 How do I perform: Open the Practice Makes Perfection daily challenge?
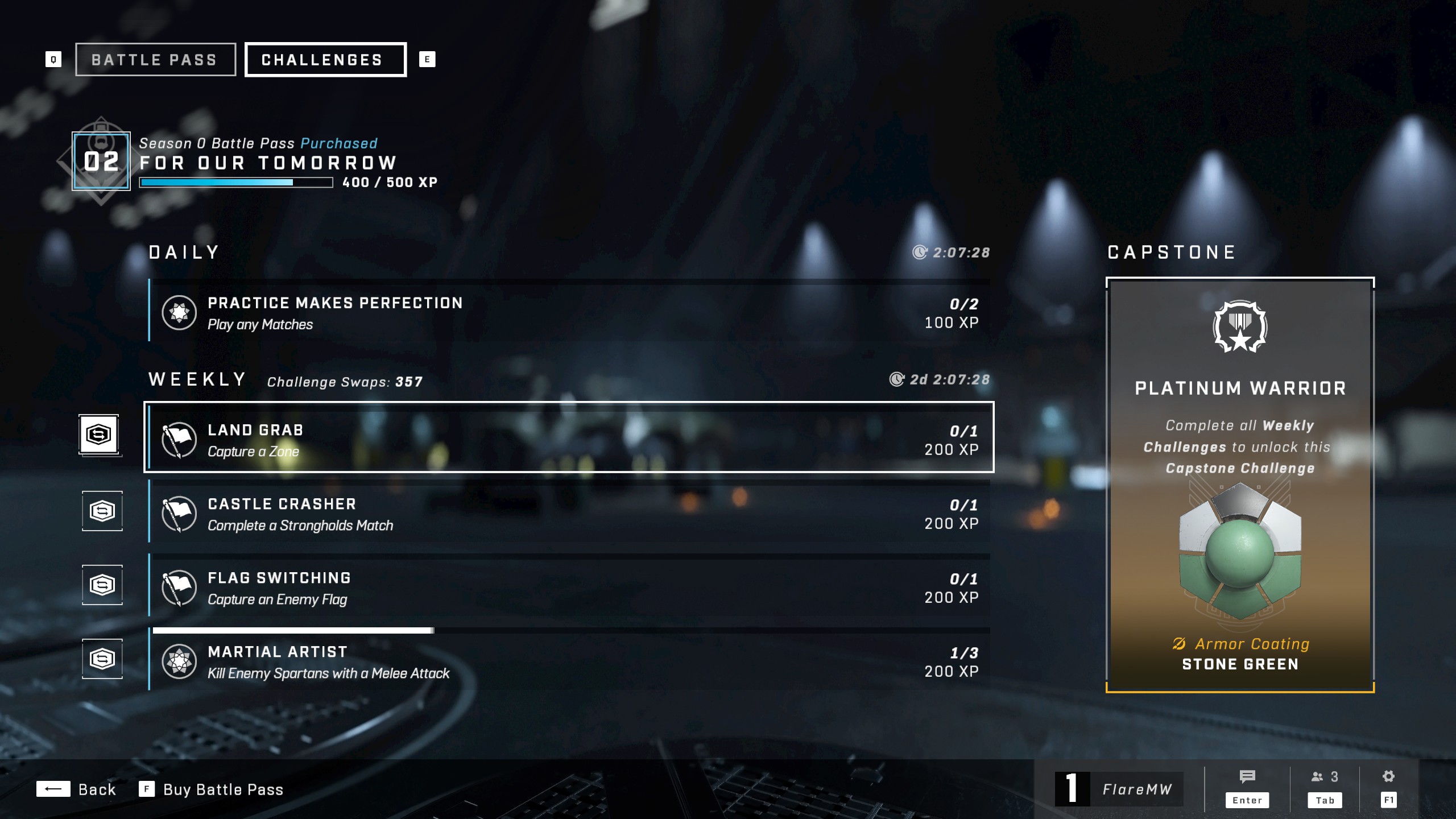click(x=569, y=312)
